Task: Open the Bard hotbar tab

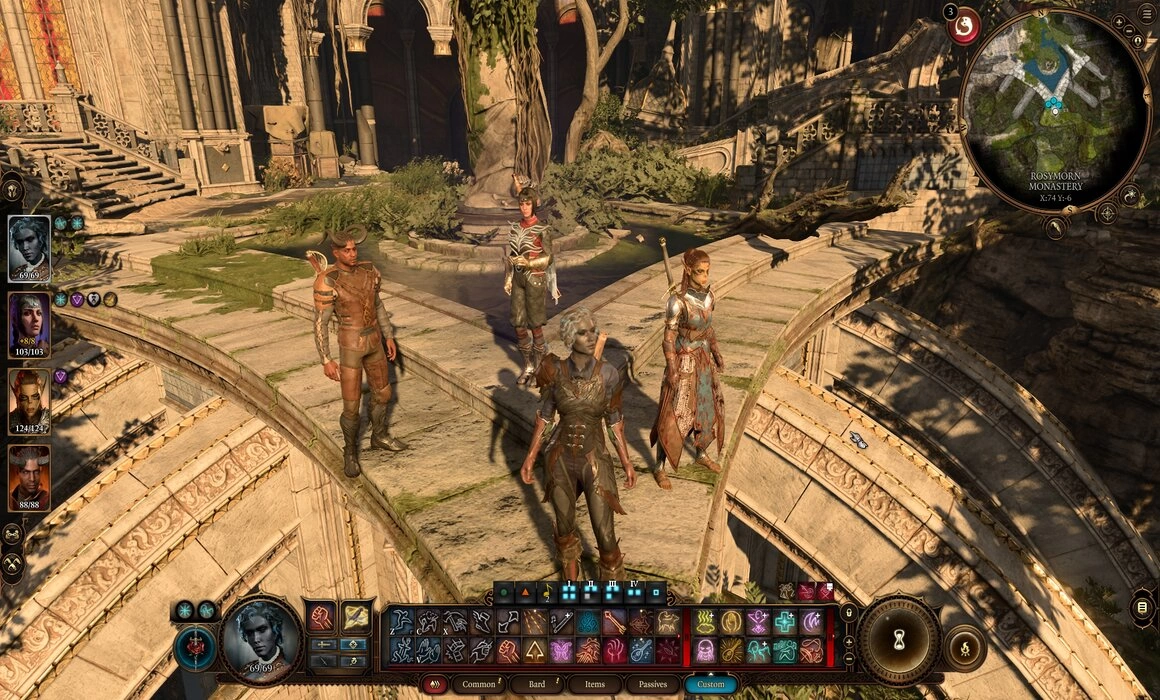Action: coord(538,685)
